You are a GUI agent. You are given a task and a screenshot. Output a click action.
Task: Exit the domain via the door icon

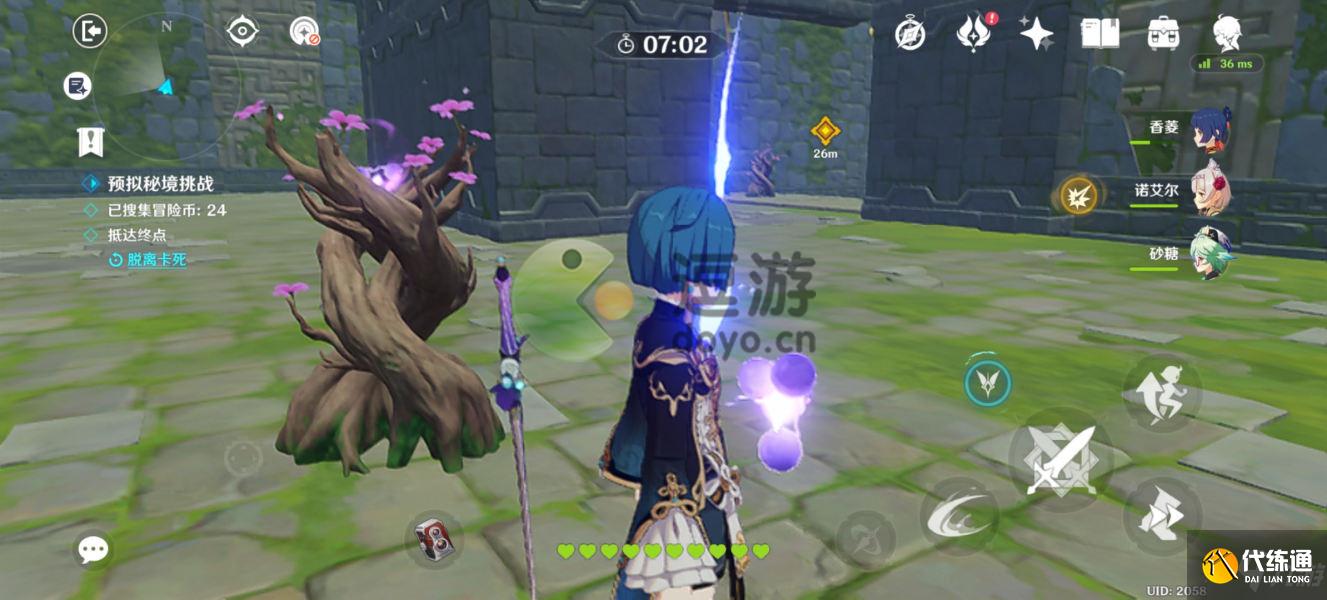(x=90, y=32)
